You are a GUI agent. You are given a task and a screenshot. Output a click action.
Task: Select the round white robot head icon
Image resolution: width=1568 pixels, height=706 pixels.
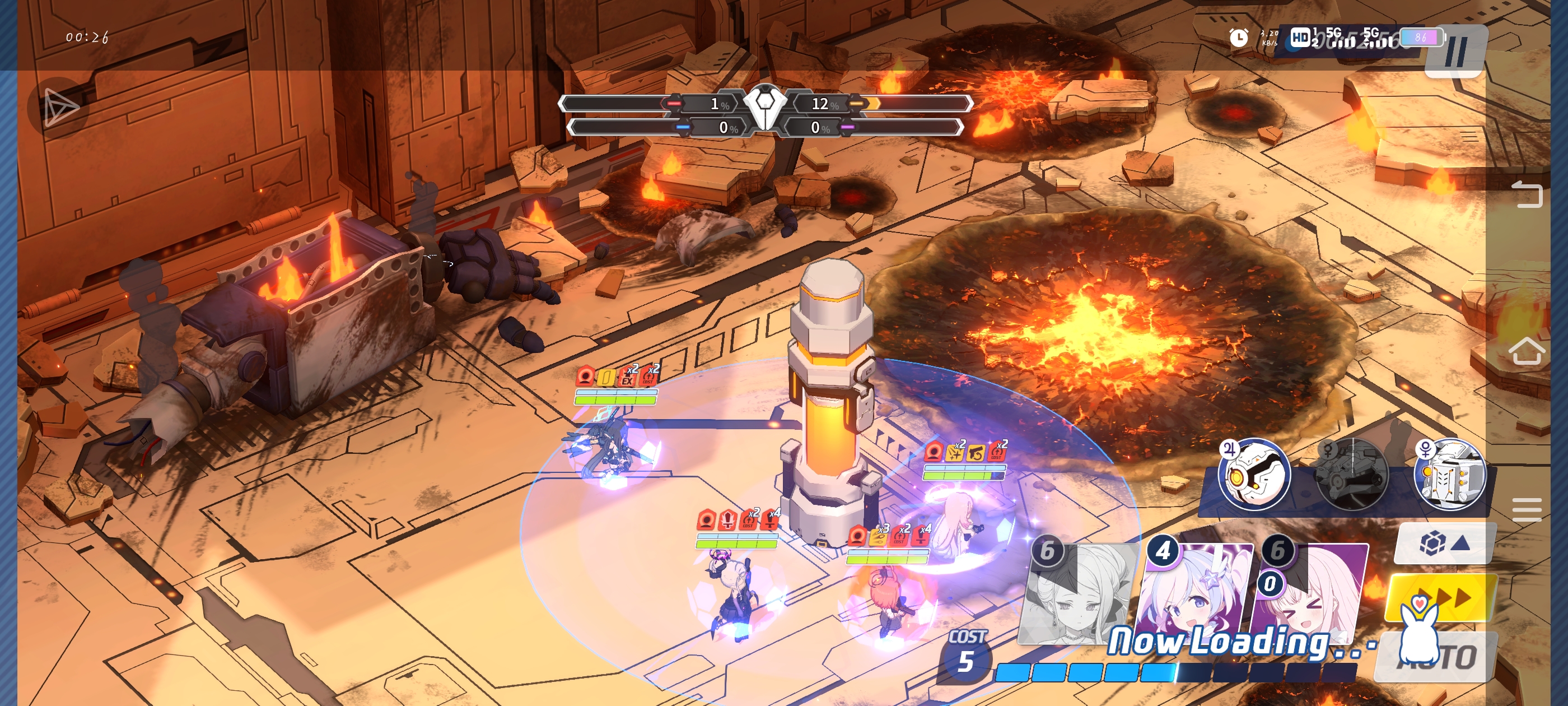coord(1255,474)
